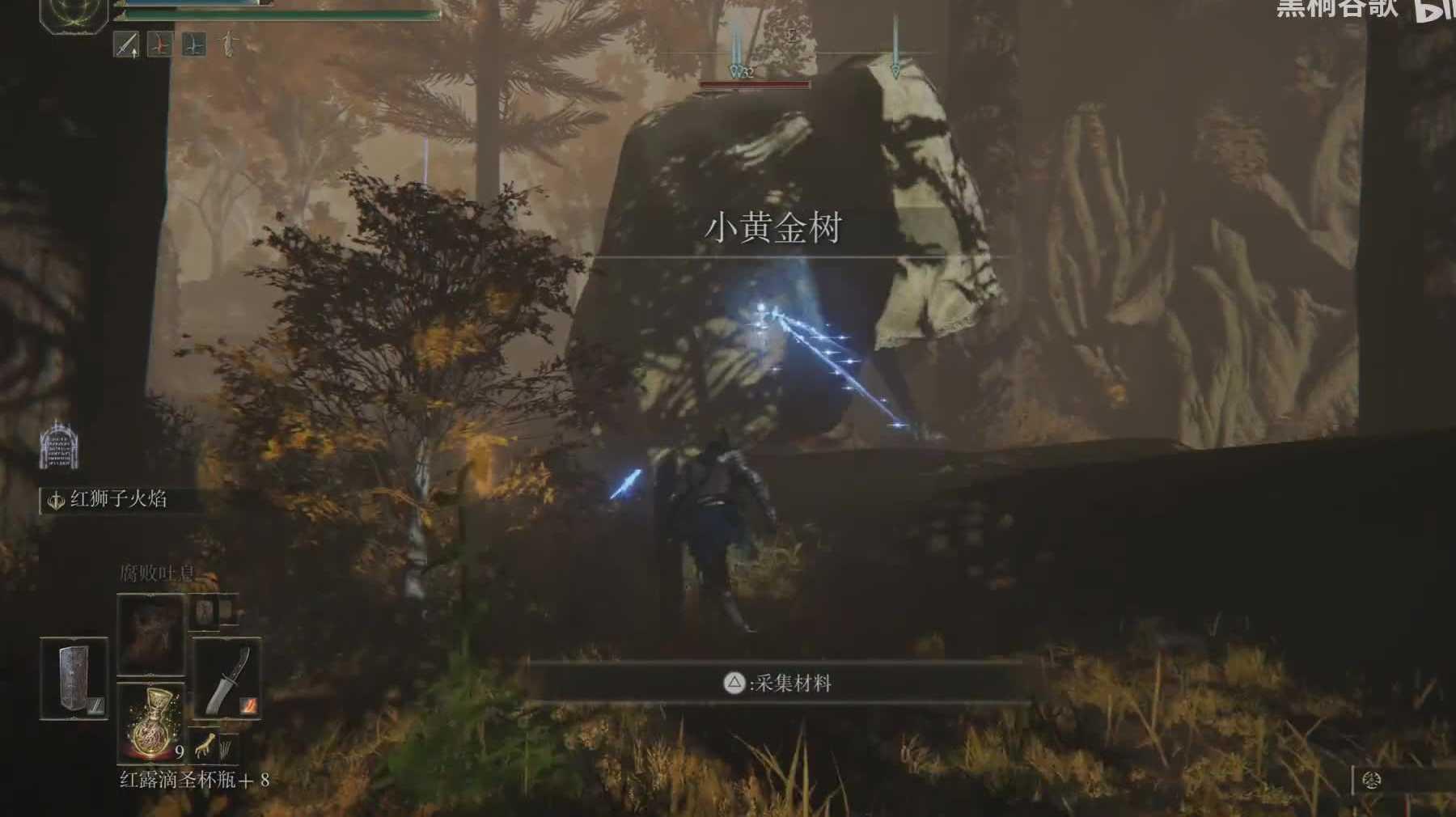Select the red cross-shaped status icon
Viewport: 1456px width, 817px height.
pos(159,44)
